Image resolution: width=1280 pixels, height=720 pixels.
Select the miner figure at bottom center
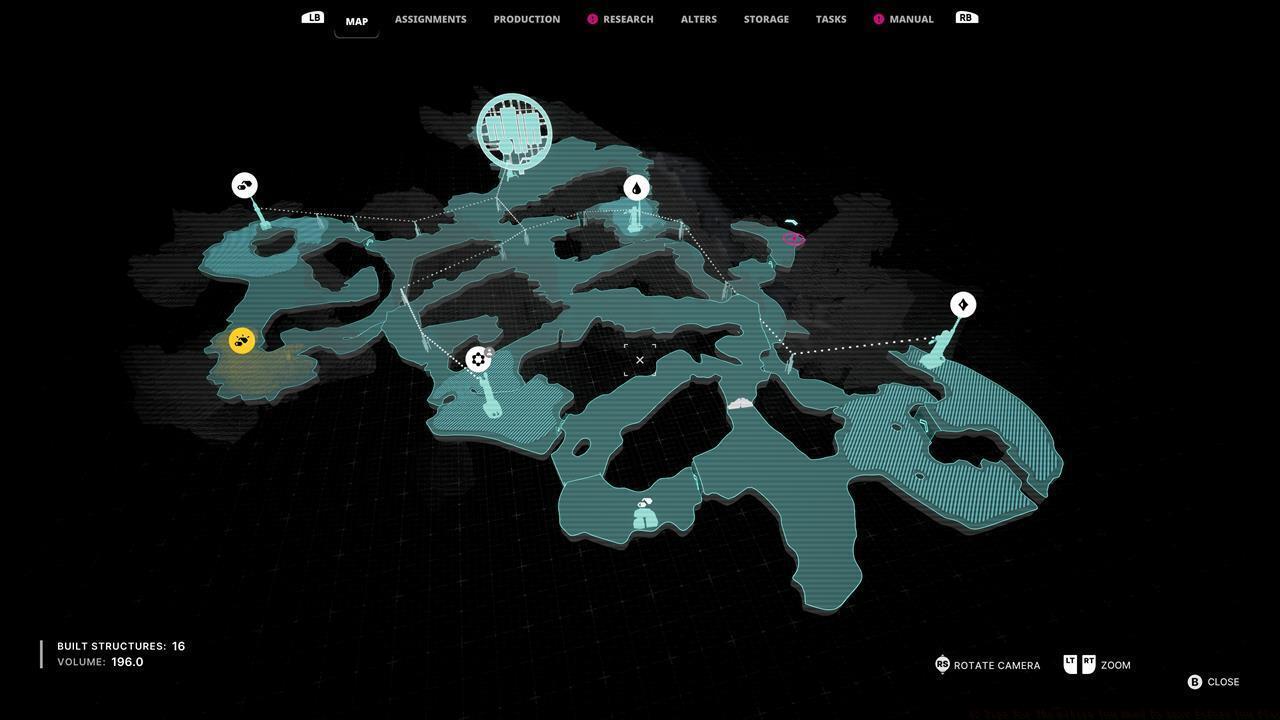click(644, 514)
